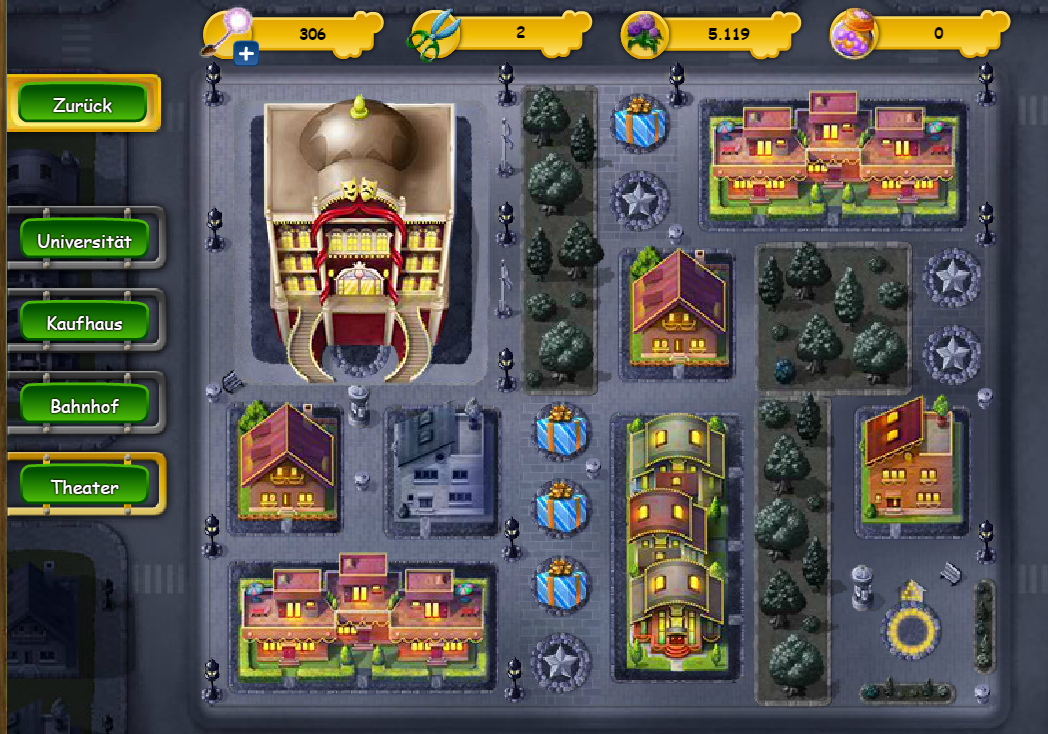Open the Bahnhof building option

pos(85,406)
